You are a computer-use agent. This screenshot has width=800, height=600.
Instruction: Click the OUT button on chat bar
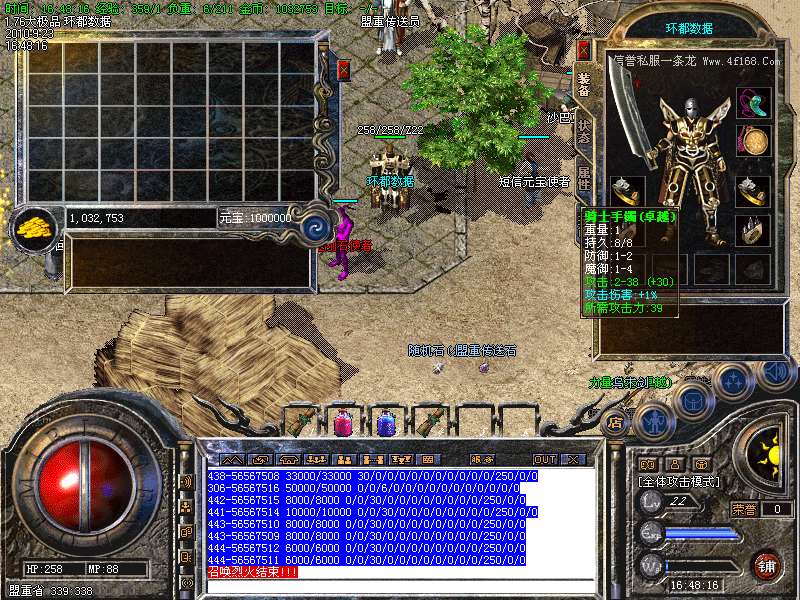point(544,459)
